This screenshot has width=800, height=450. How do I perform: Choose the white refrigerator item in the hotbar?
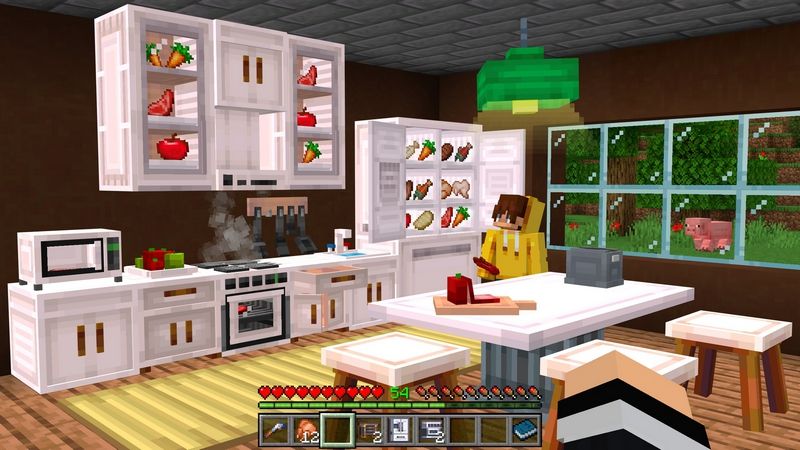point(399,430)
